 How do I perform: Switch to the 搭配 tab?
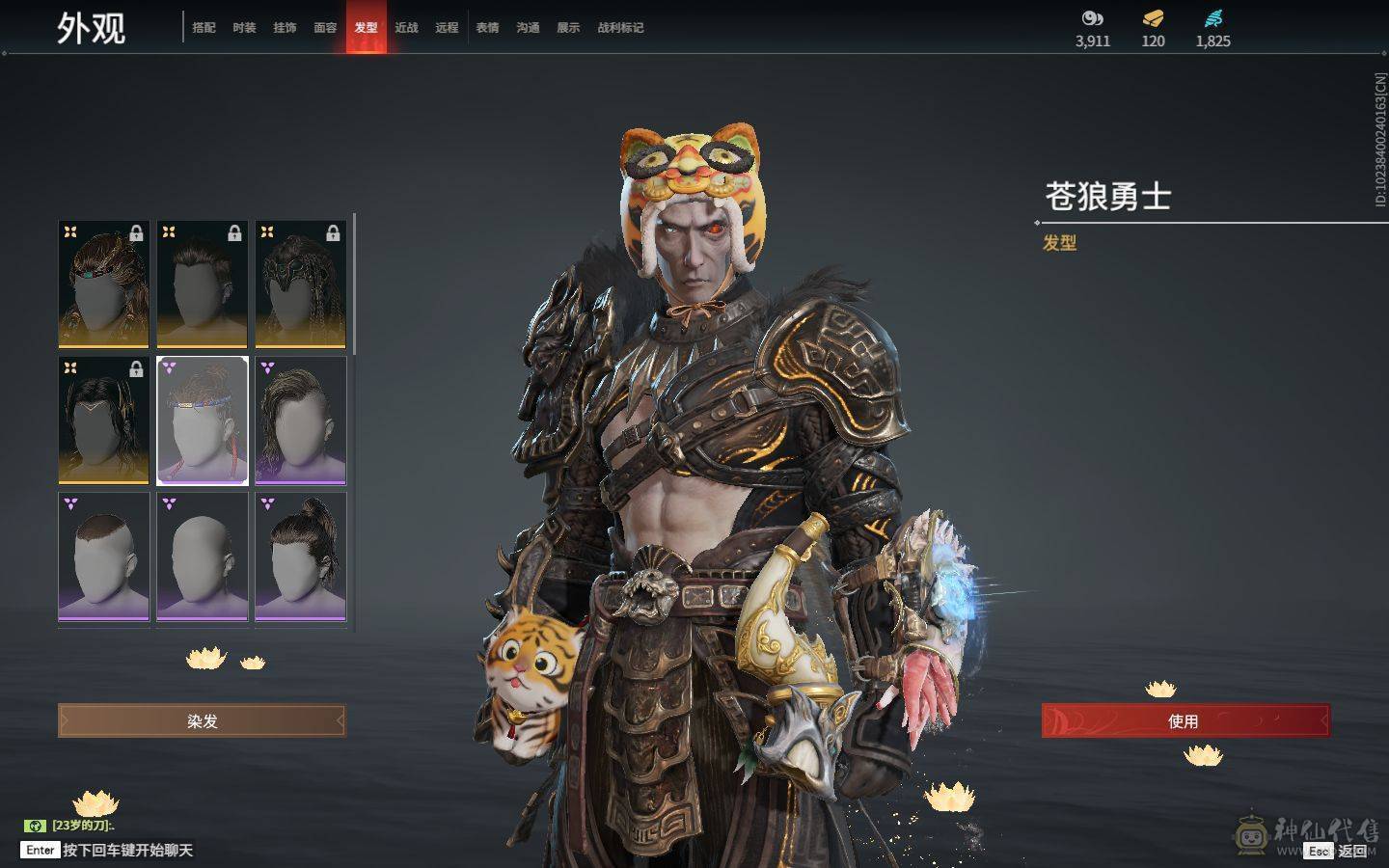point(204,28)
